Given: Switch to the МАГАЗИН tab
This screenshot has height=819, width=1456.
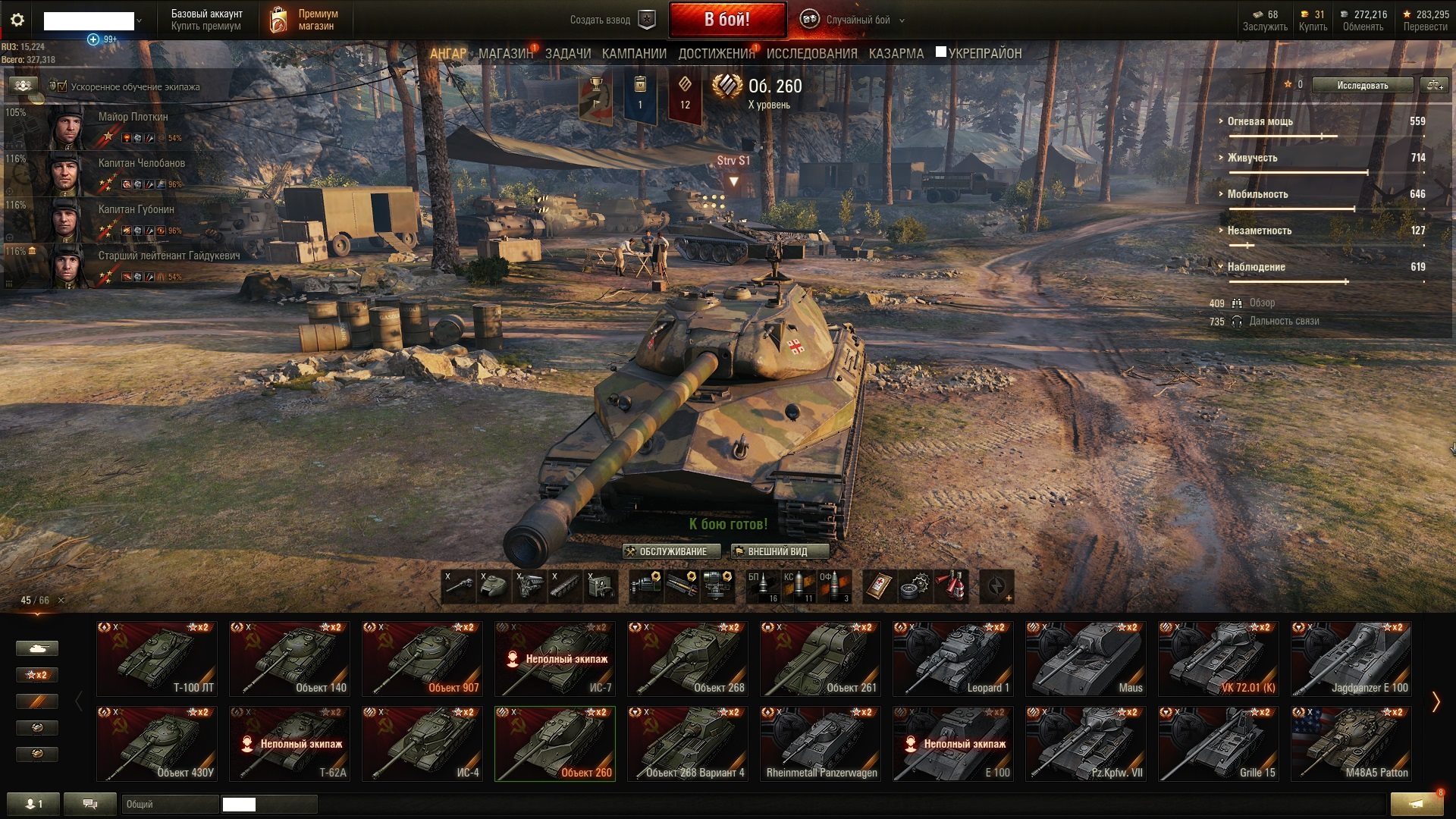Looking at the screenshot, I should [x=505, y=54].
